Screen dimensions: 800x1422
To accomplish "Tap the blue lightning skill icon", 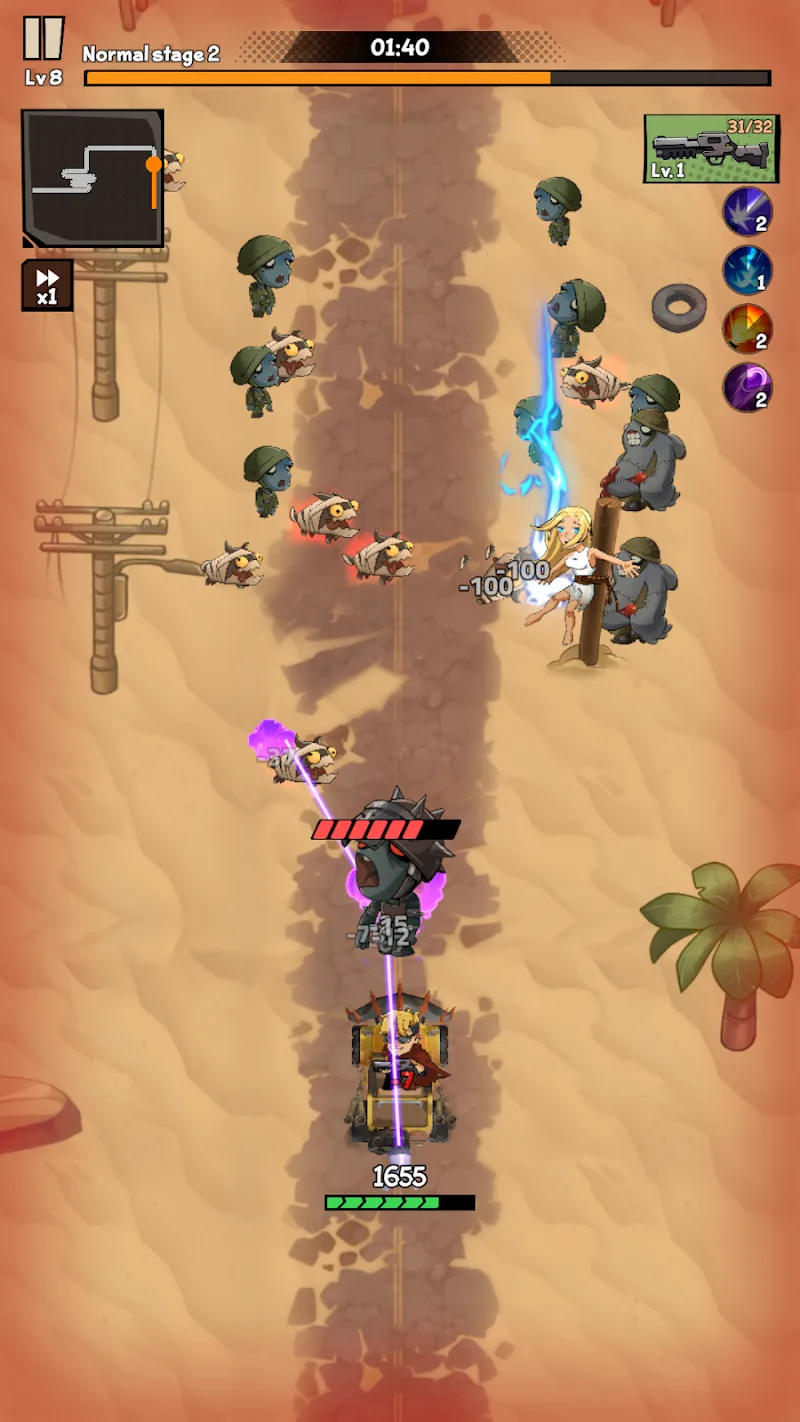I will pyautogui.click(x=747, y=270).
